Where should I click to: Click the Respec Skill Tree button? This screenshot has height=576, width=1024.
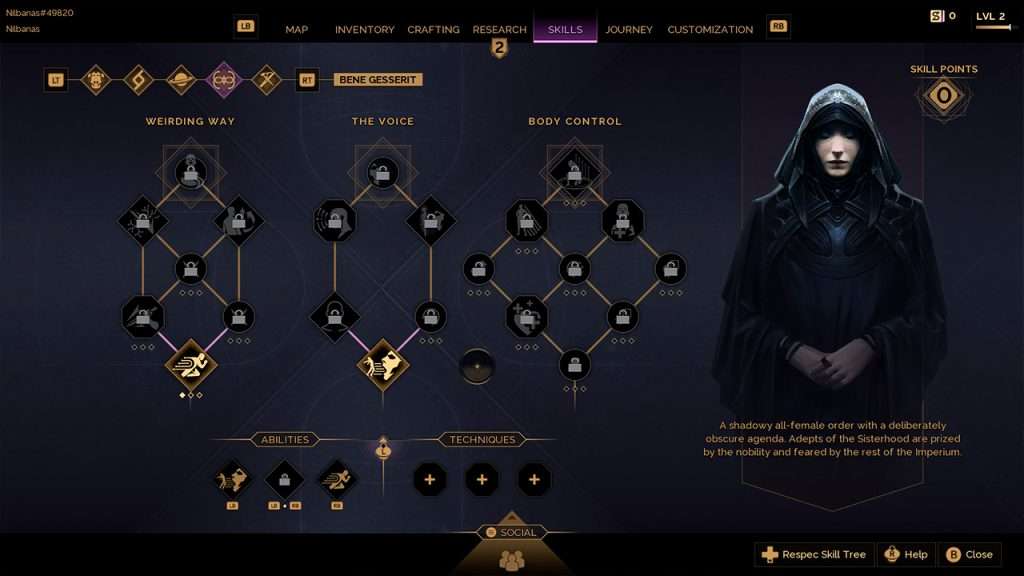tap(814, 554)
